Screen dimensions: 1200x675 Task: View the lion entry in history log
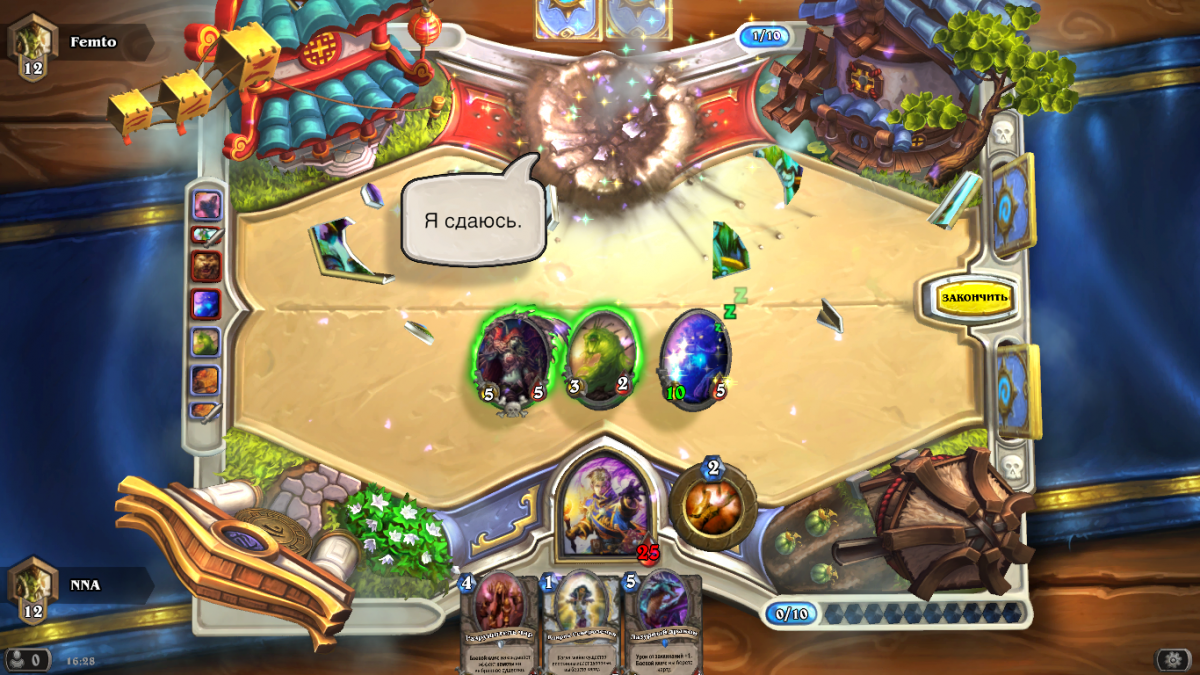[x=205, y=266]
